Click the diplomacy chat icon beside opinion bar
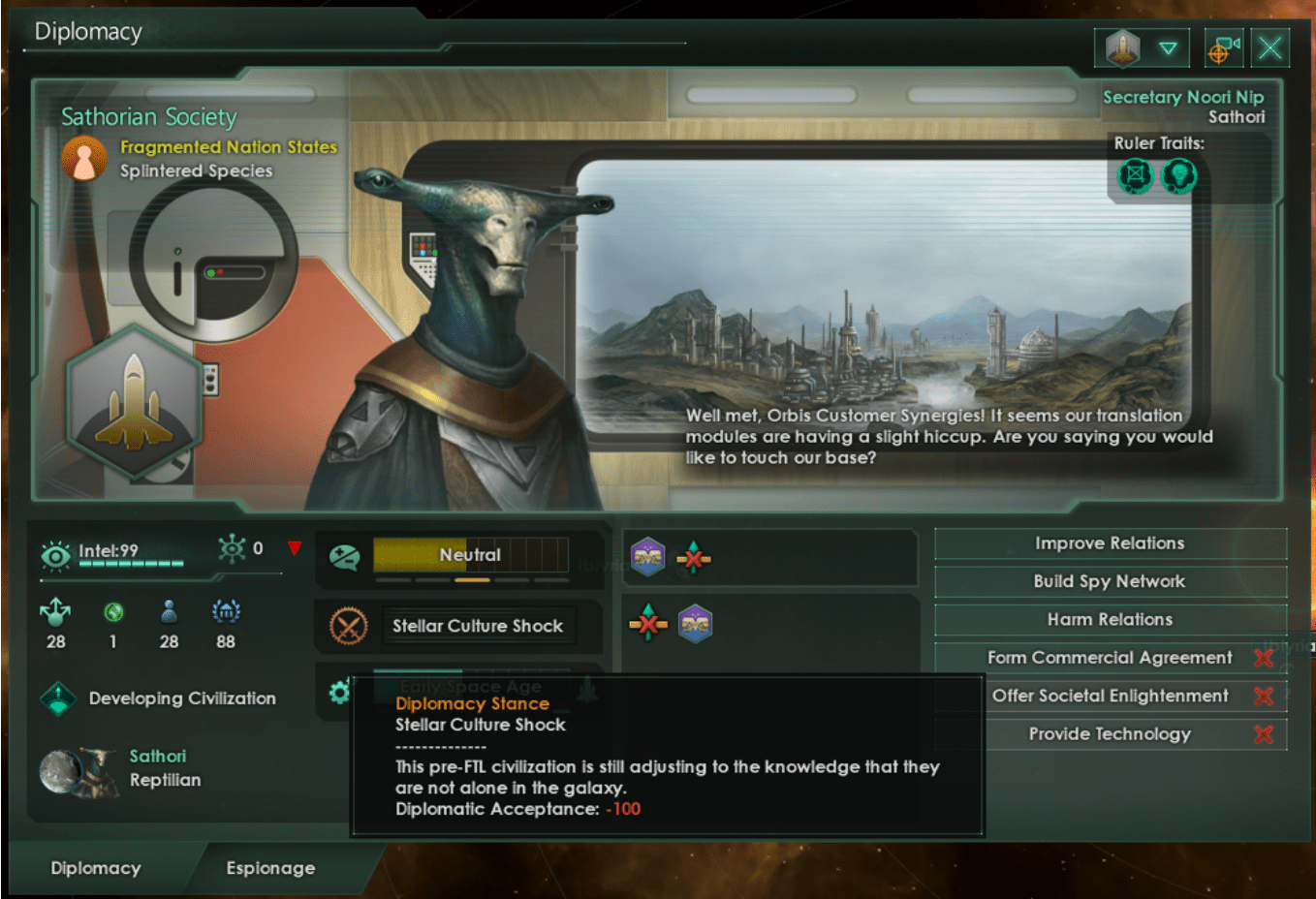The image size is (1316, 899). [x=344, y=555]
